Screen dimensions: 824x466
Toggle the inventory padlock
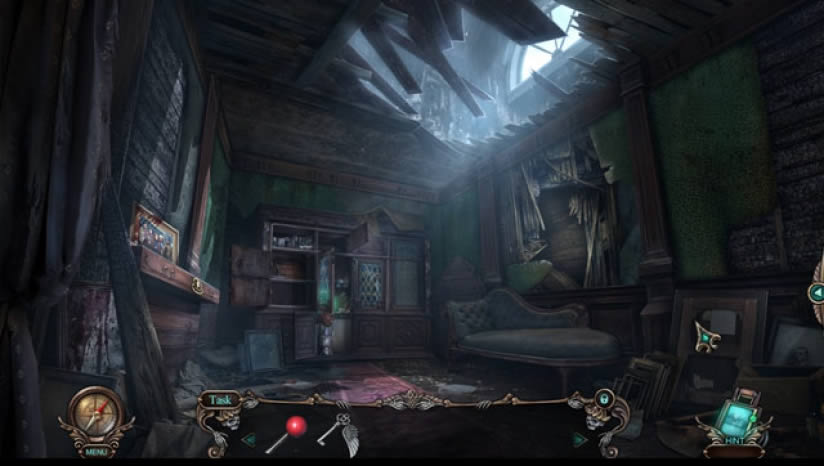pyautogui.click(x=604, y=398)
